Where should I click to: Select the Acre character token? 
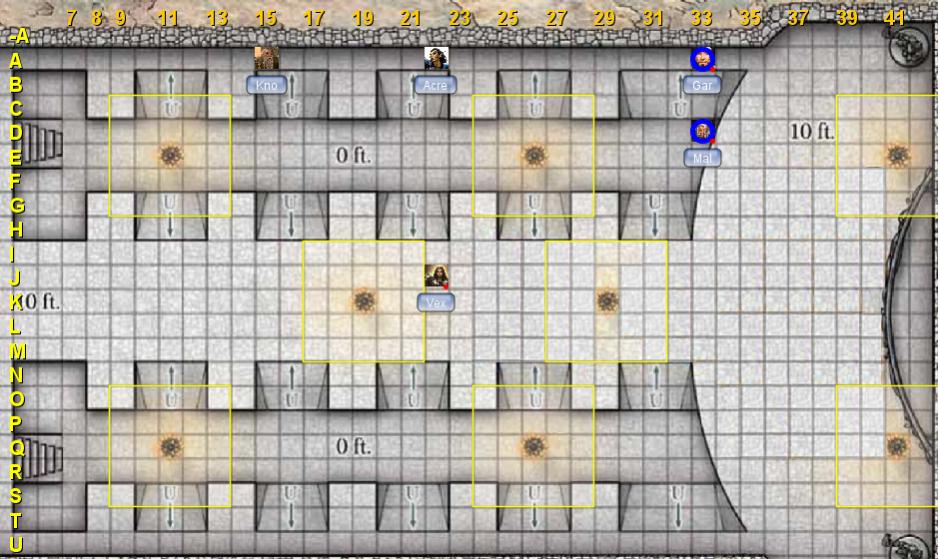436,59
